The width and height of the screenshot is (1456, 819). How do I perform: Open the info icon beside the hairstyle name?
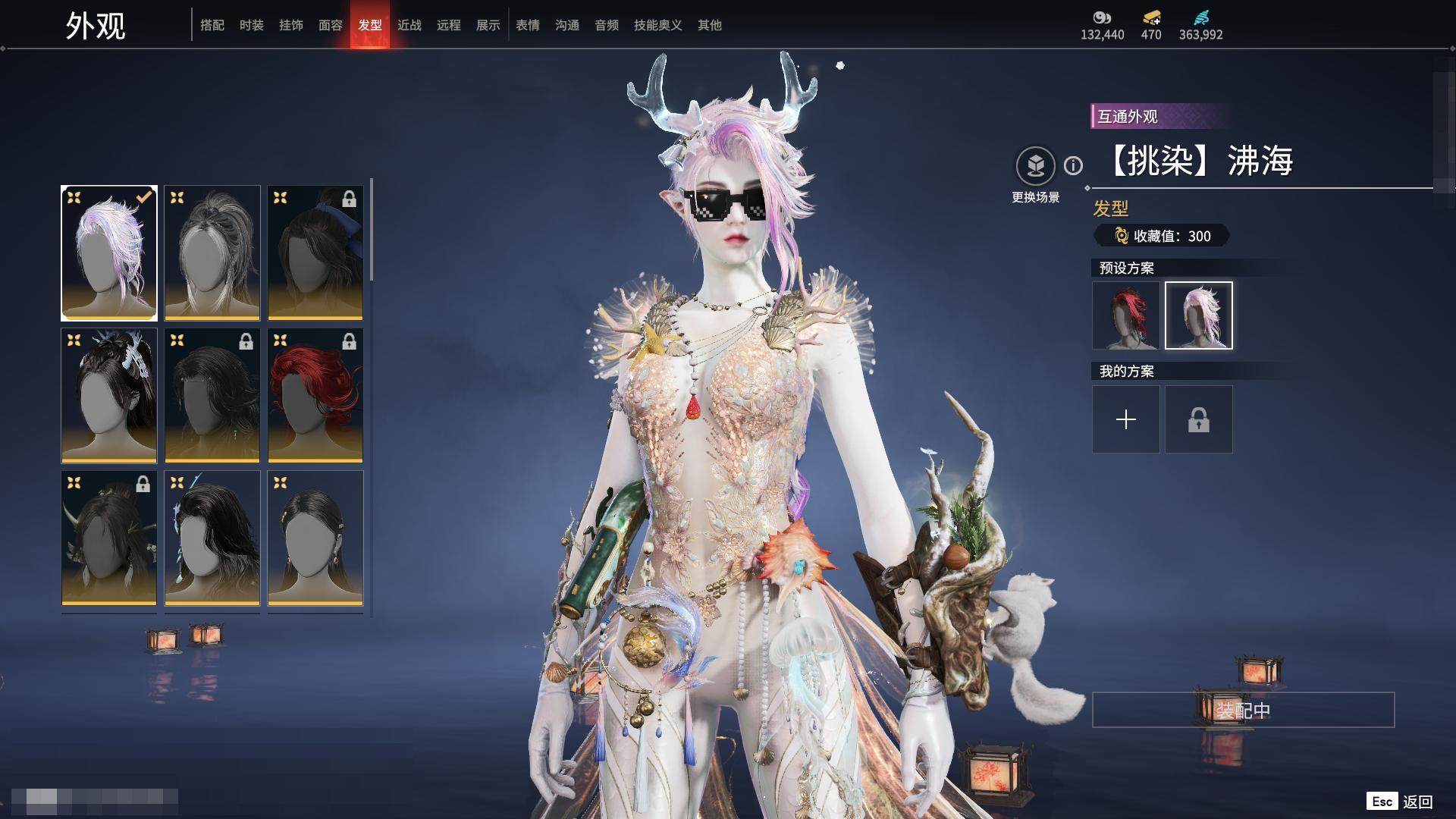pyautogui.click(x=1073, y=165)
